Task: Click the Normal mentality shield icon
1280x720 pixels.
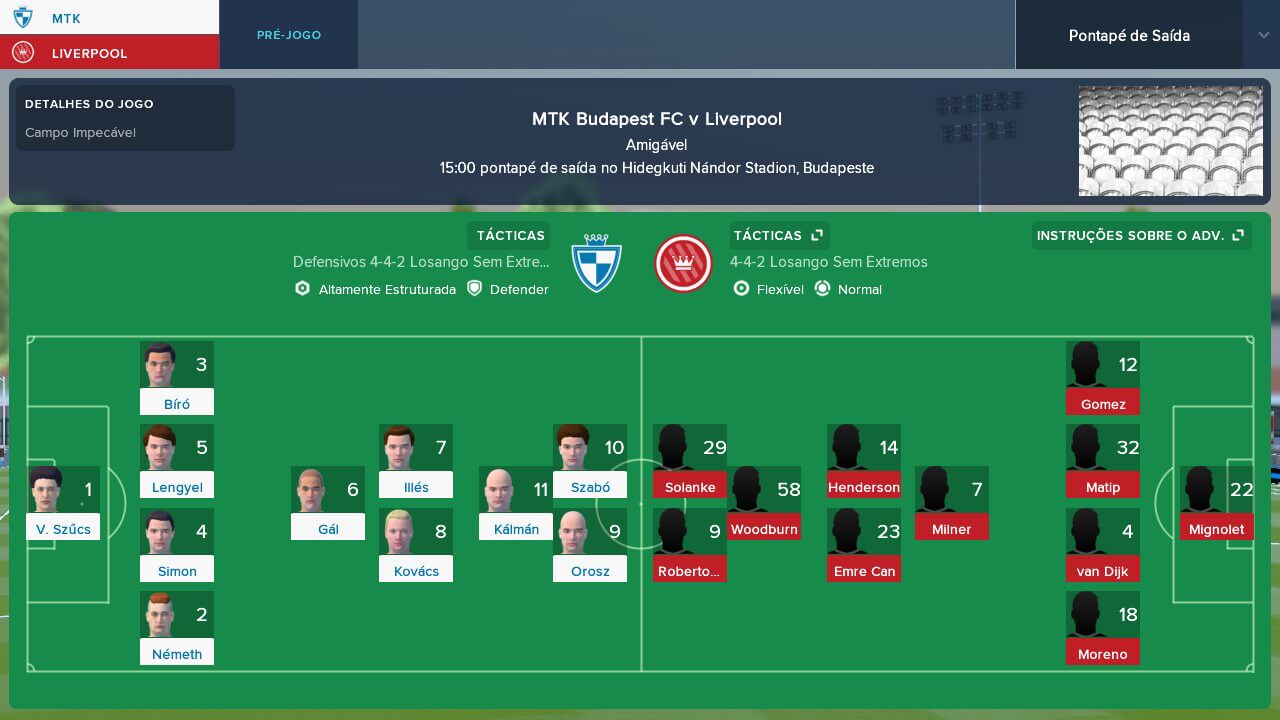Action: [822, 289]
